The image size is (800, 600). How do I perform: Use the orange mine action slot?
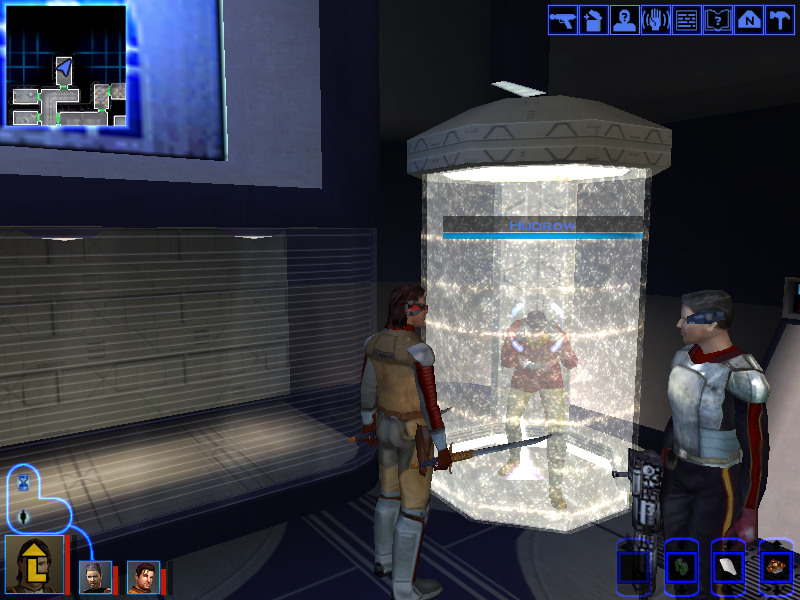[x=775, y=568]
